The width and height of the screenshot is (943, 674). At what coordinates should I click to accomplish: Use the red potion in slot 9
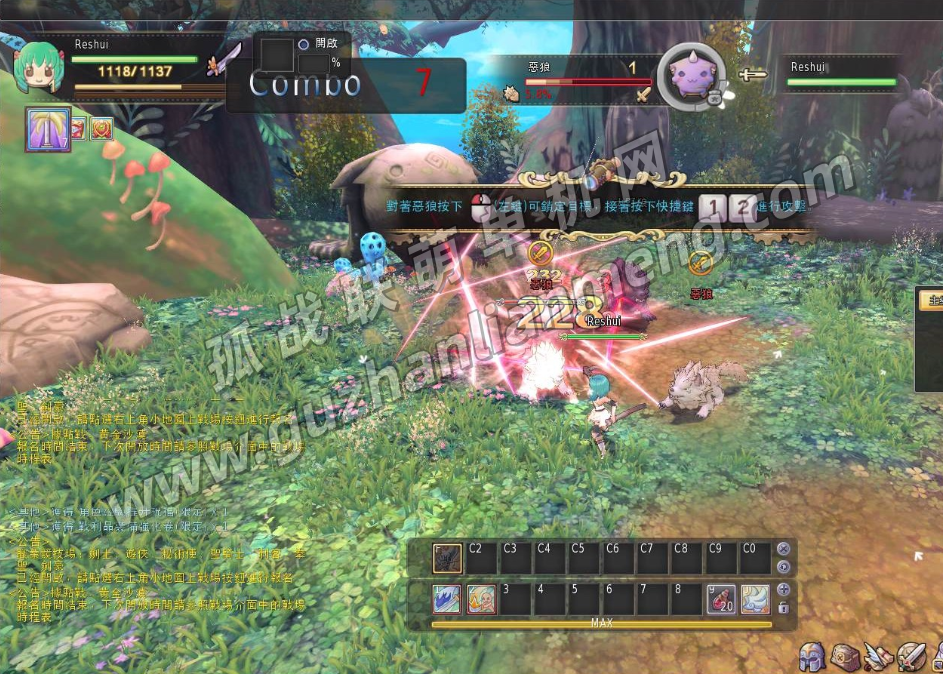pyautogui.click(x=721, y=598)
